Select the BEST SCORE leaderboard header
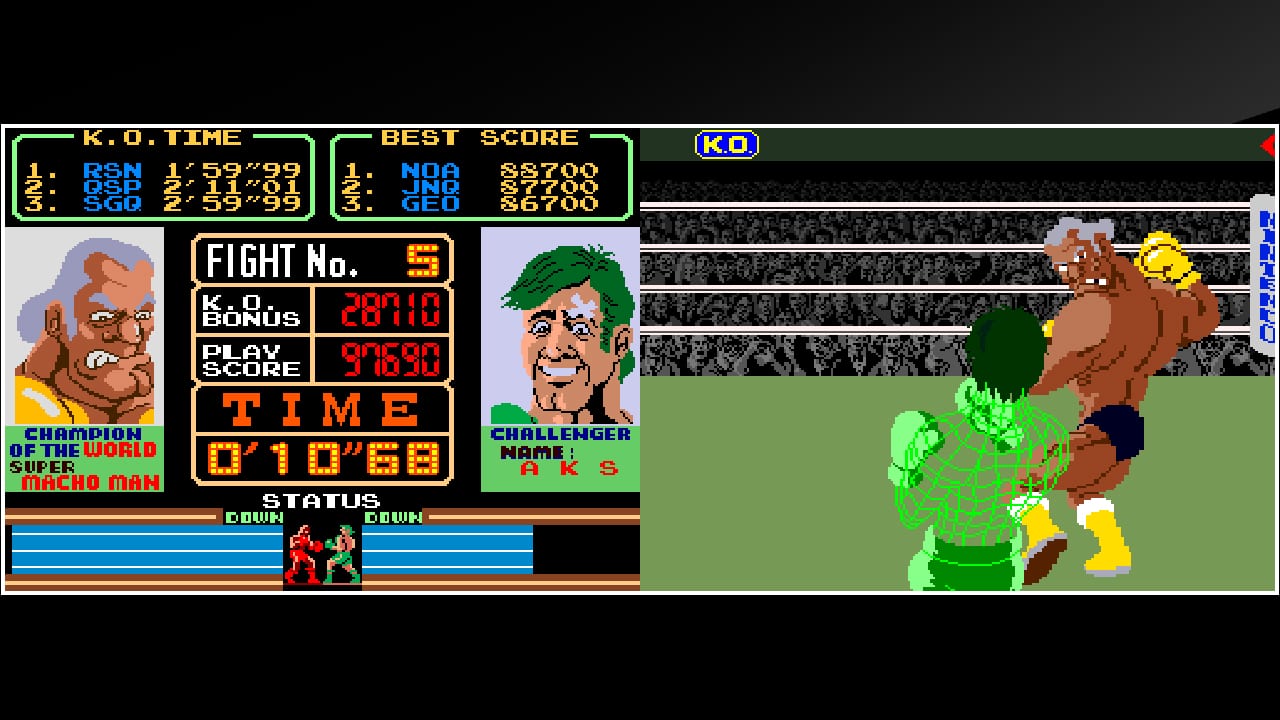The height and width of the screenshot is (720, 1280). point(478,137)
